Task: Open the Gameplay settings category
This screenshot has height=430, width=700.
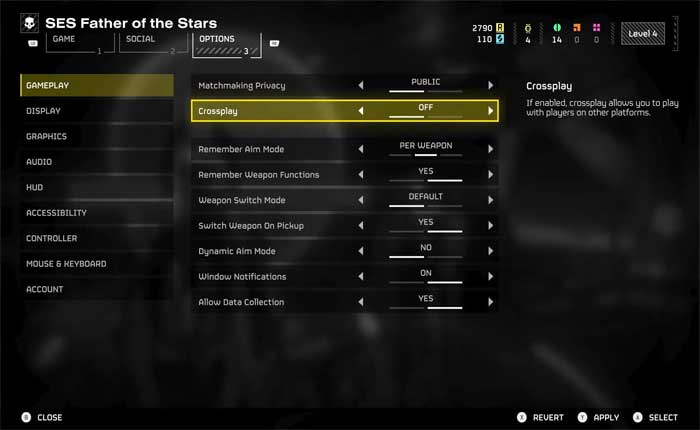Action: [x=48, y=86]
